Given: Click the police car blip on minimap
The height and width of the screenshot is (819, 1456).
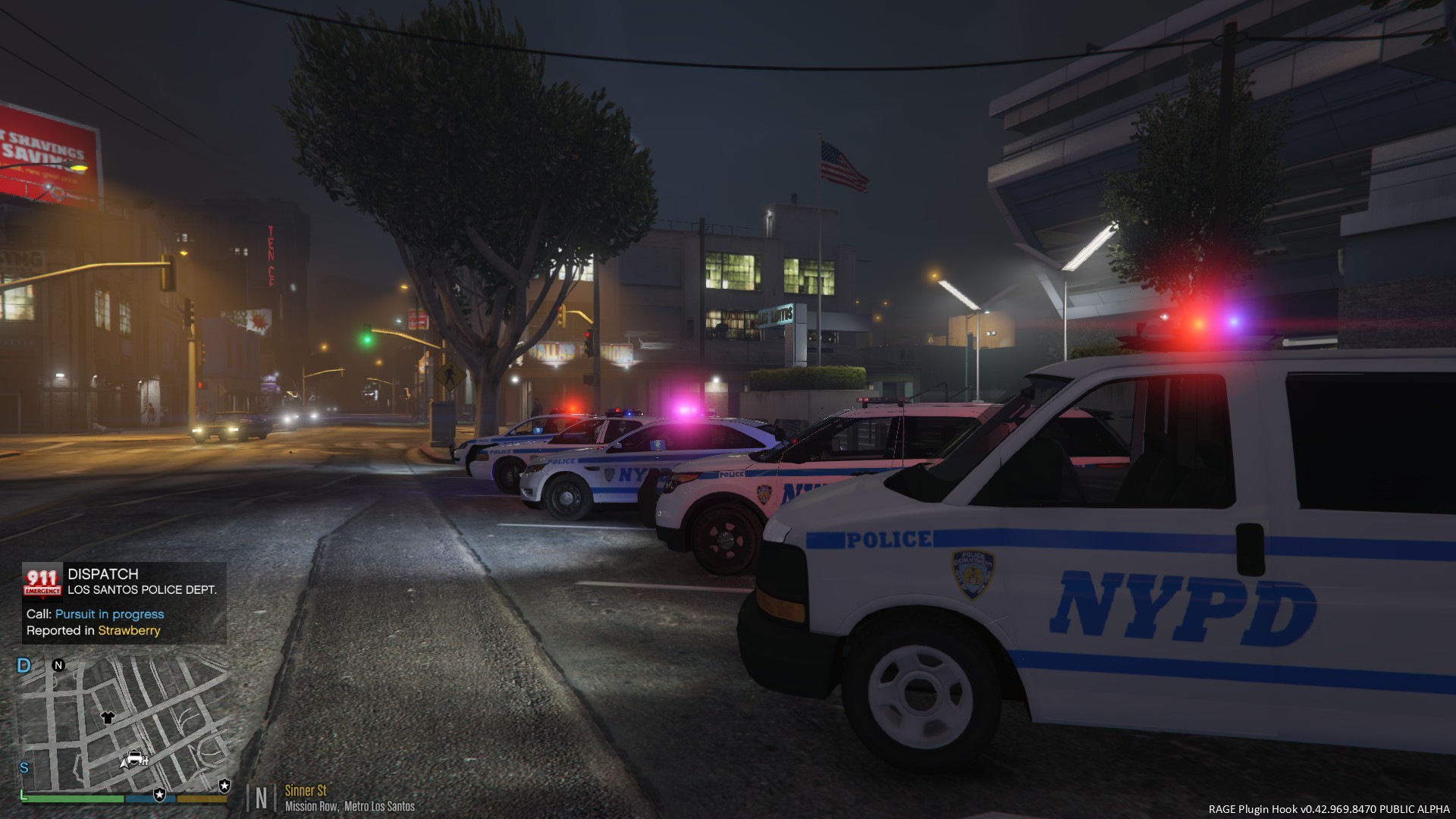Looking at the screenshot, I should 136,757.
